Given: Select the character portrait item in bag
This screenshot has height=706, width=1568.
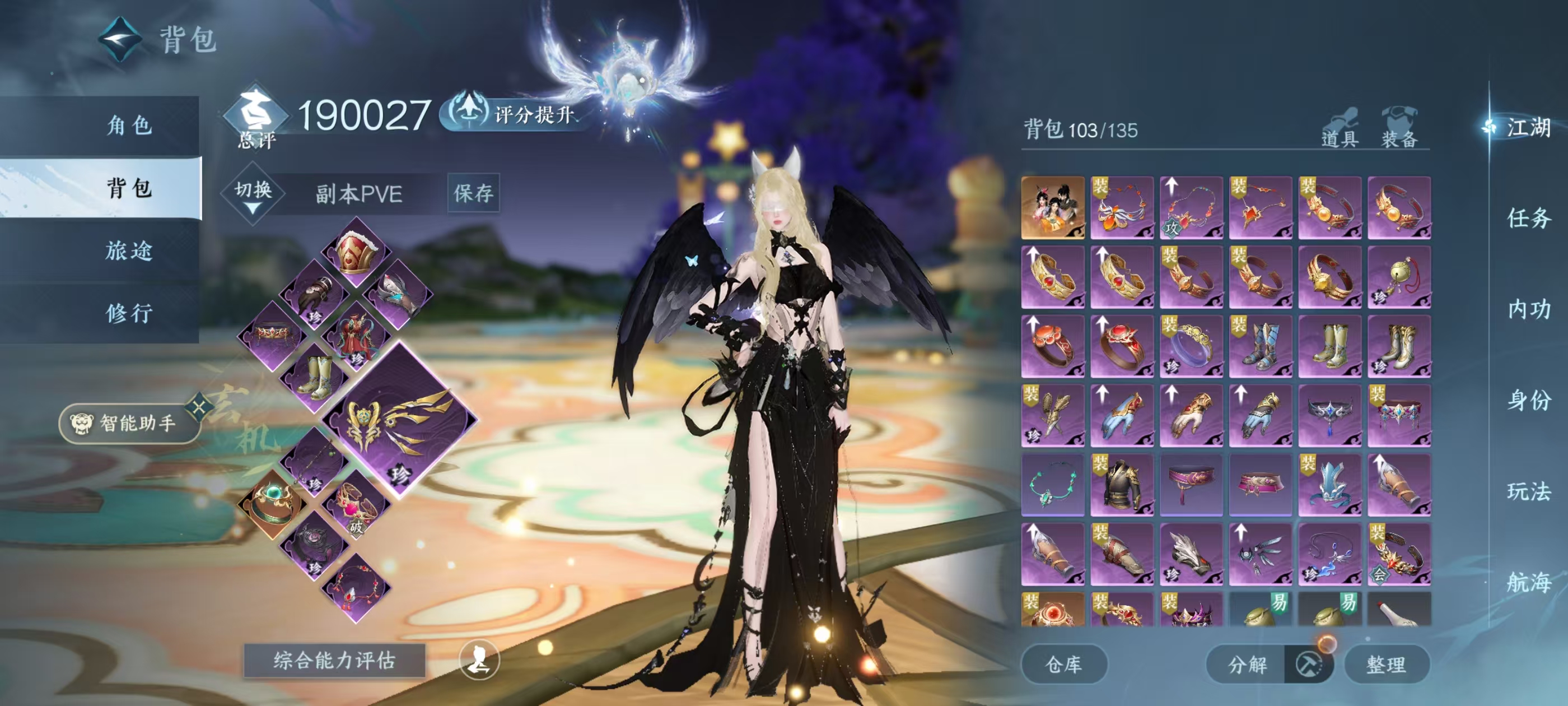Looking at the screenshot, I should (1052, 208).
